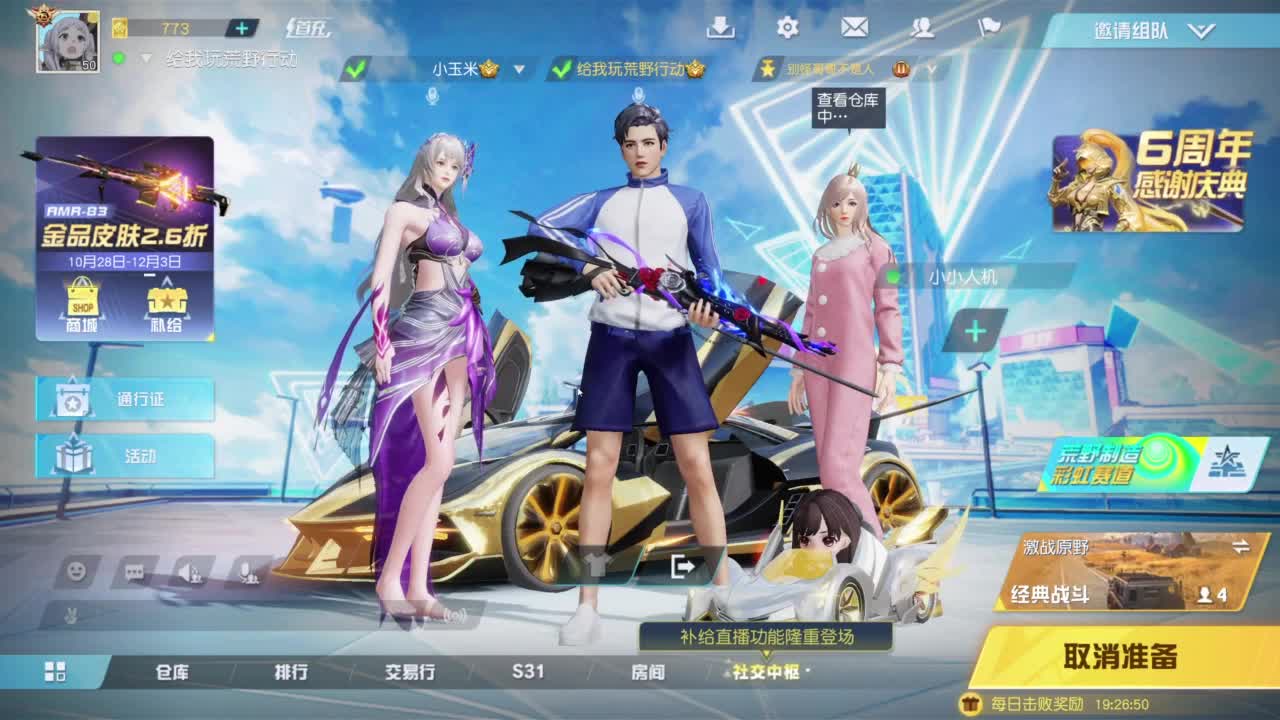Open dropdown arrow beside 小玉米 name
The image size is (1280, 720).
click(x=517, y=71)
